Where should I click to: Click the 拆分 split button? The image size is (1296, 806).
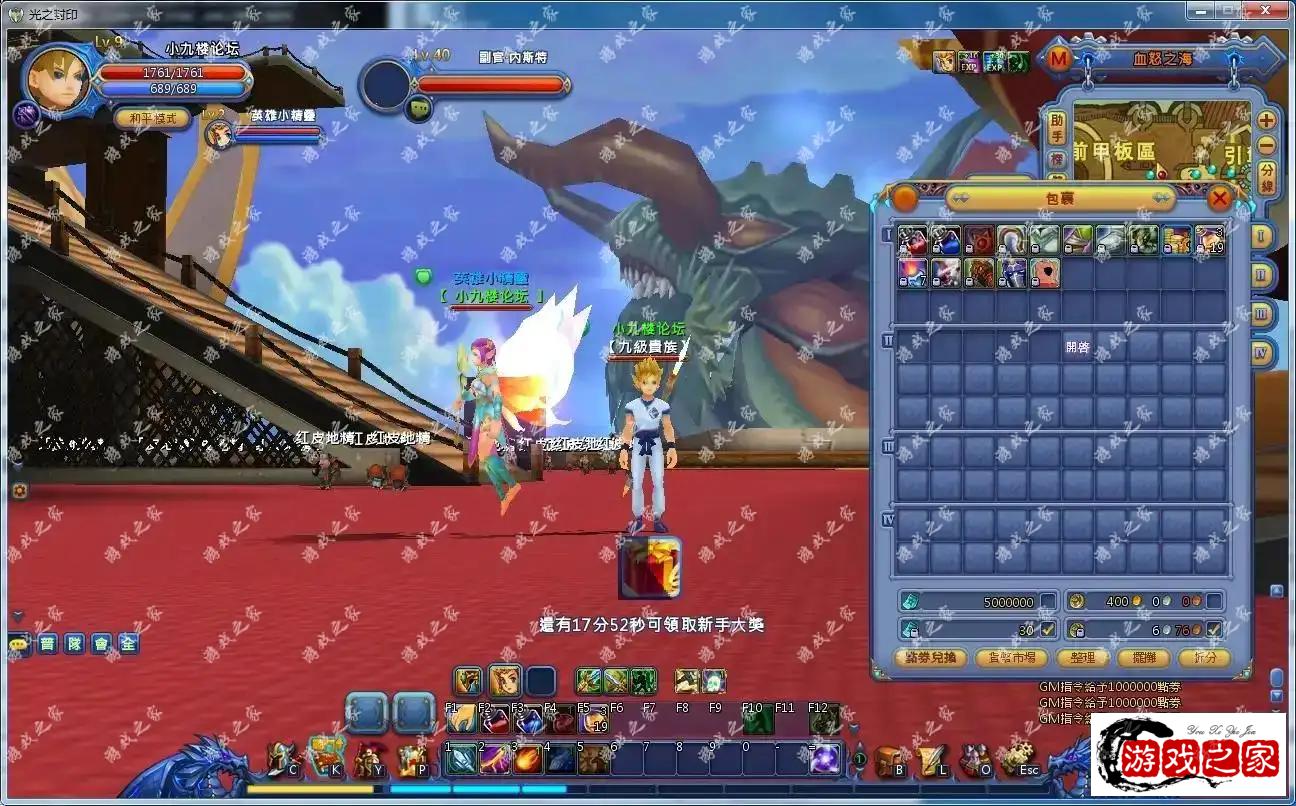[x=1203, y=657]
